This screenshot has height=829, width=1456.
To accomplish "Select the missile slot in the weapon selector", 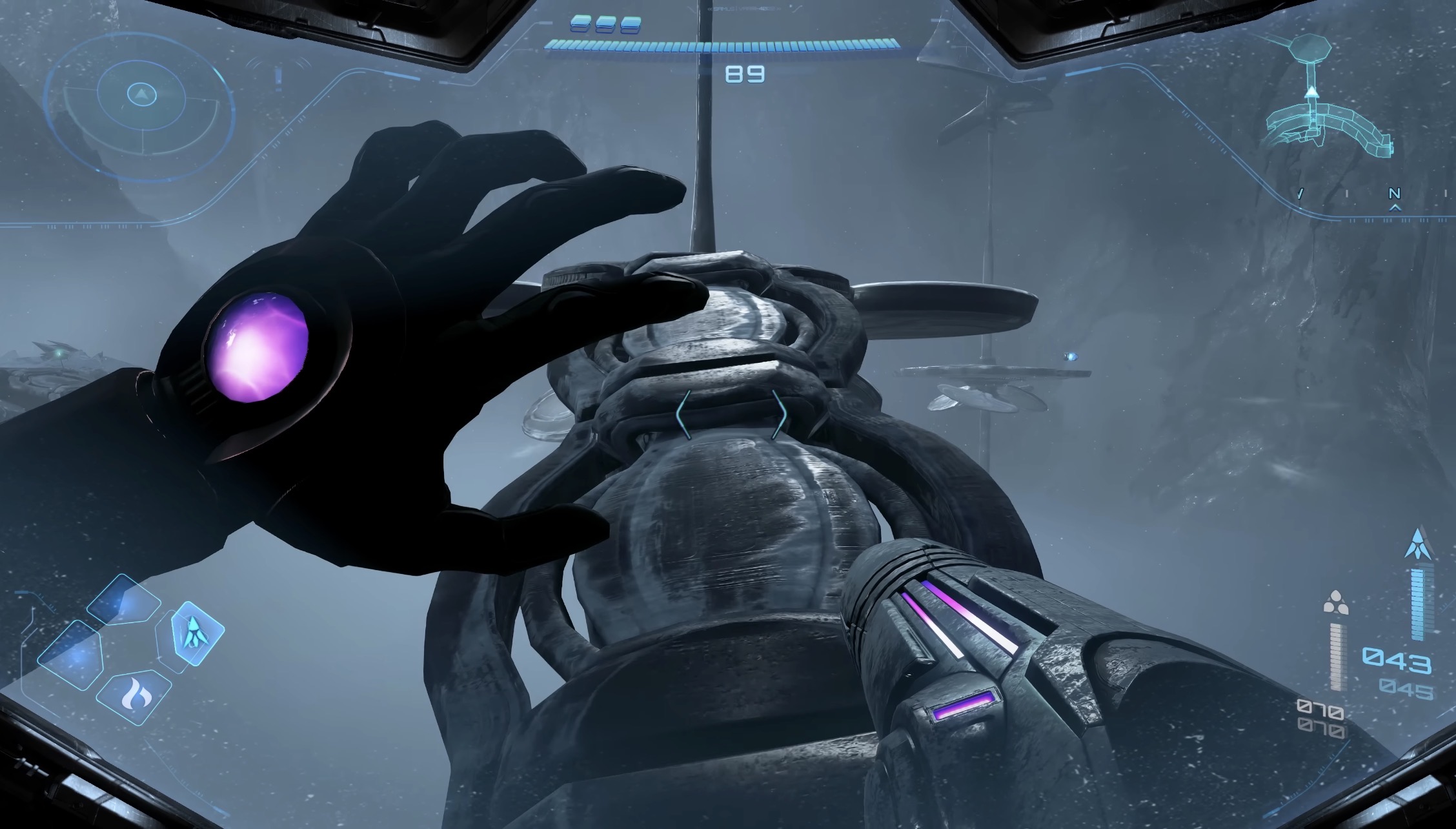I will pos(196,633).
